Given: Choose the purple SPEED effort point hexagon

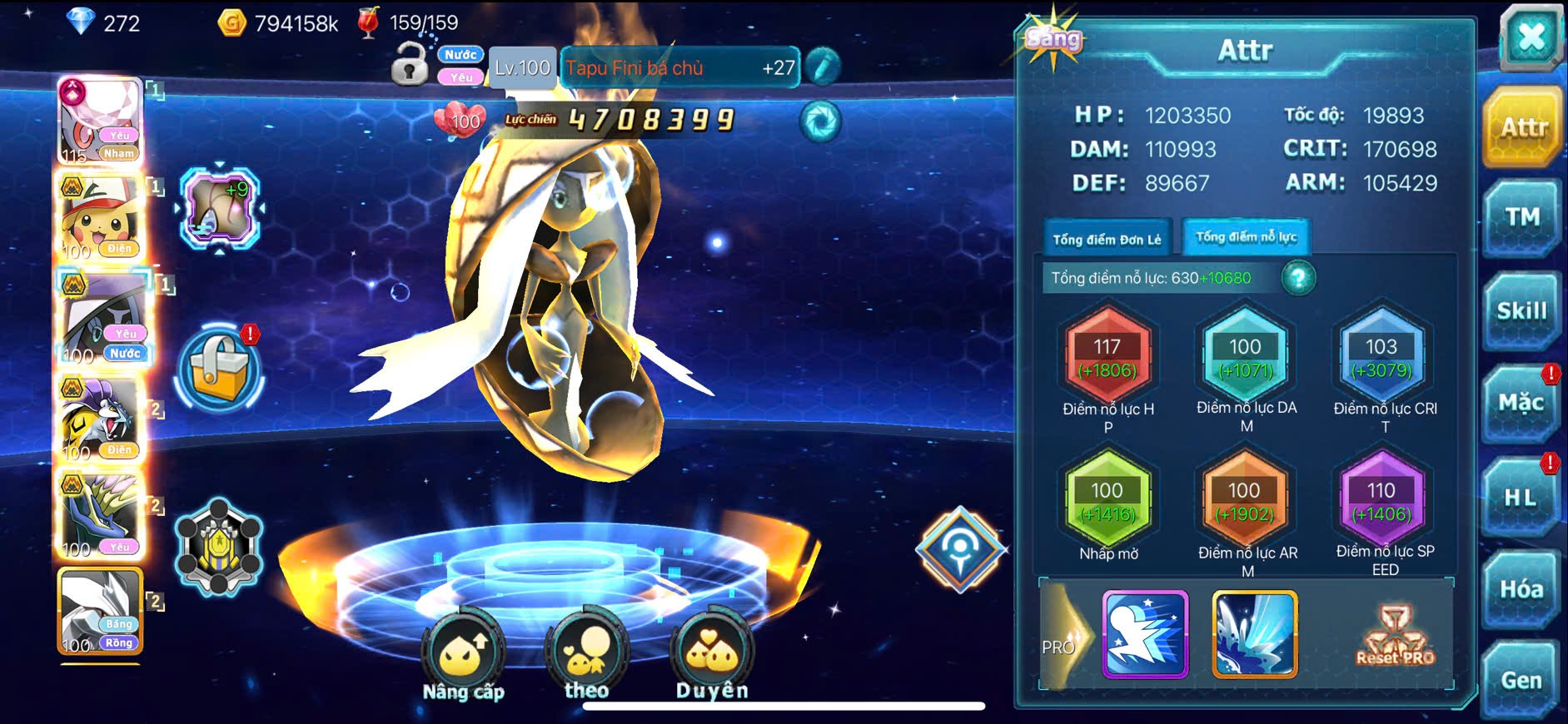Looking at the screenshot, I should (1381, 501).
